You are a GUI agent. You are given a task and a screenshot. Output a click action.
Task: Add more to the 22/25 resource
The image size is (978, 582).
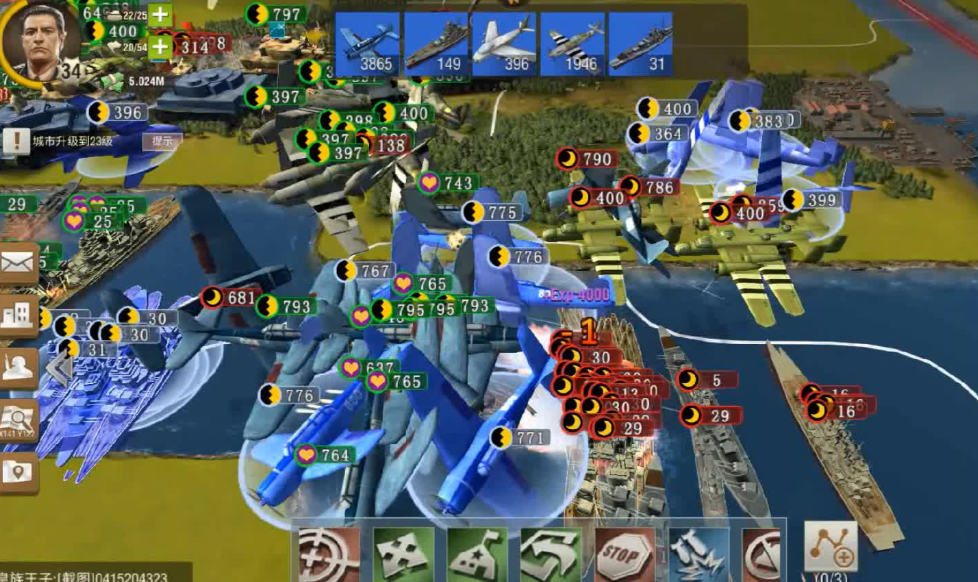(x=160, y=15)
